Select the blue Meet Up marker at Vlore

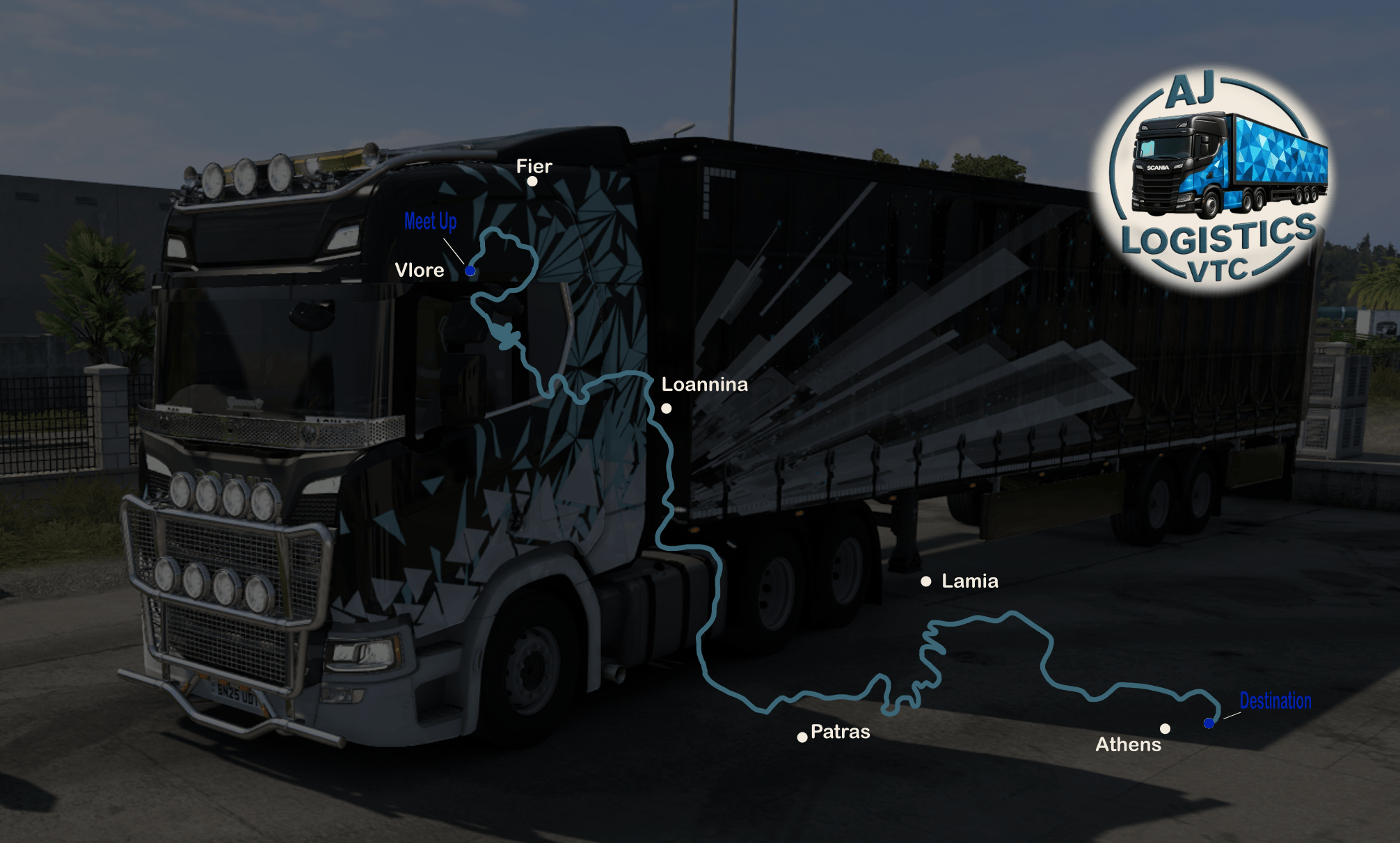click(470, 271)
